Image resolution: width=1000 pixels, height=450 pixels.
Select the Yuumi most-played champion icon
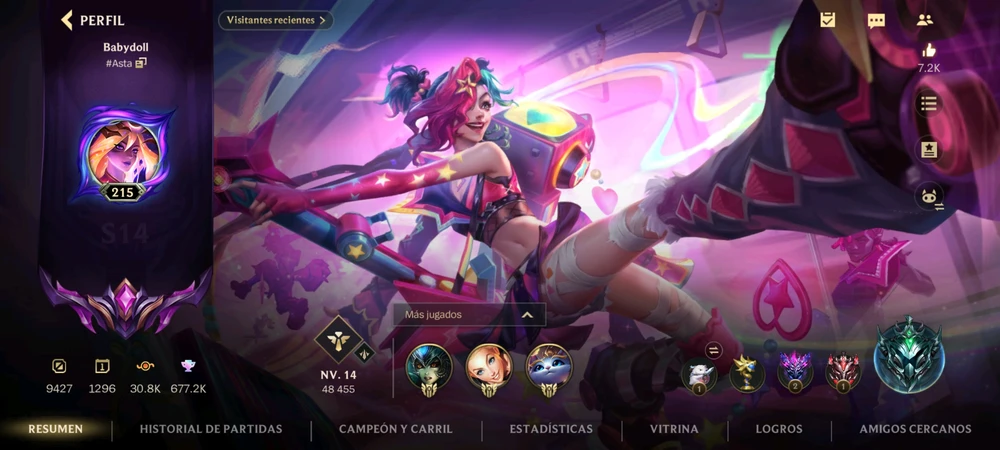point(549,367)
